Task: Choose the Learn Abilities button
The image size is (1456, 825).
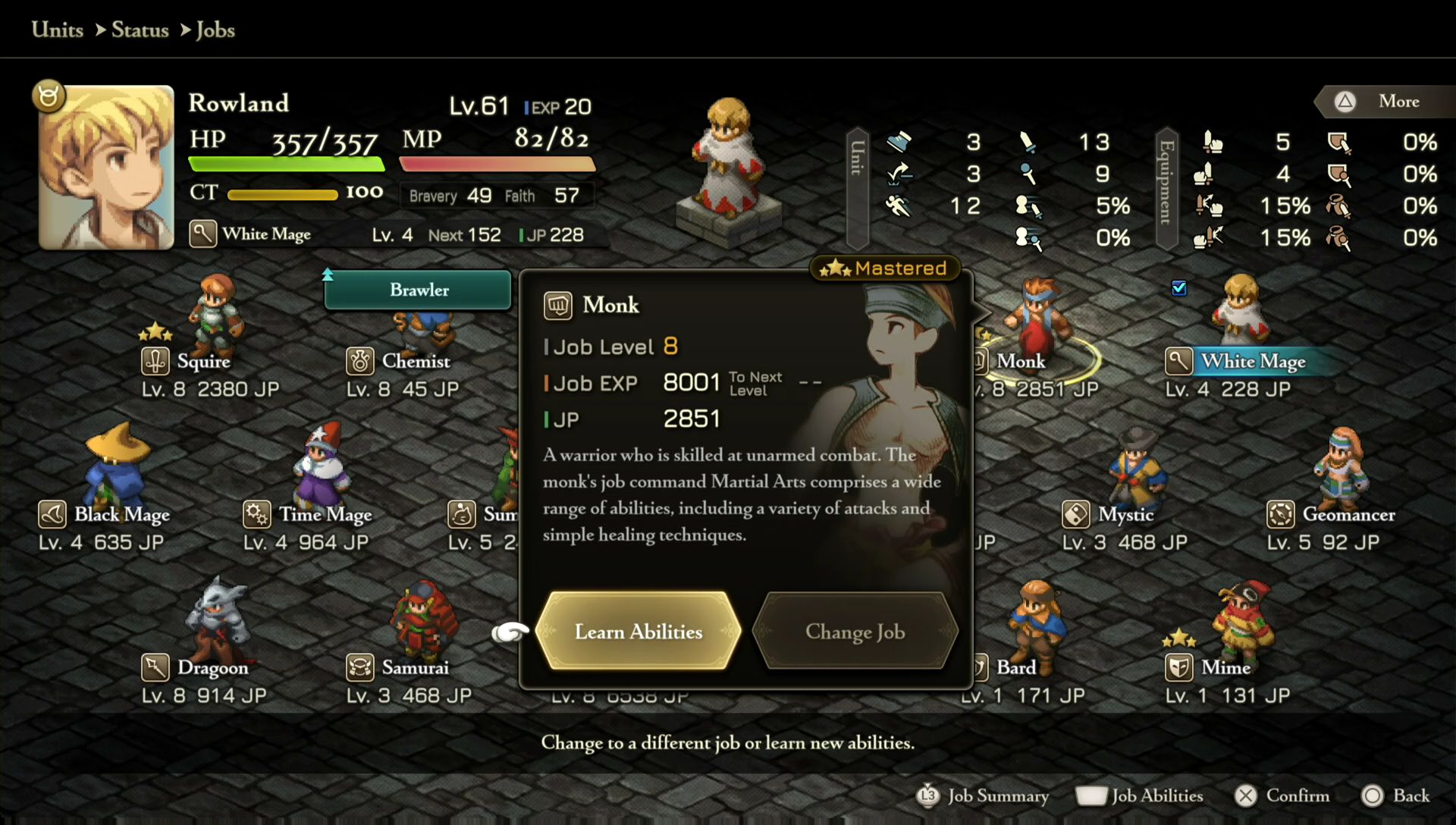Action: [638, 631]
